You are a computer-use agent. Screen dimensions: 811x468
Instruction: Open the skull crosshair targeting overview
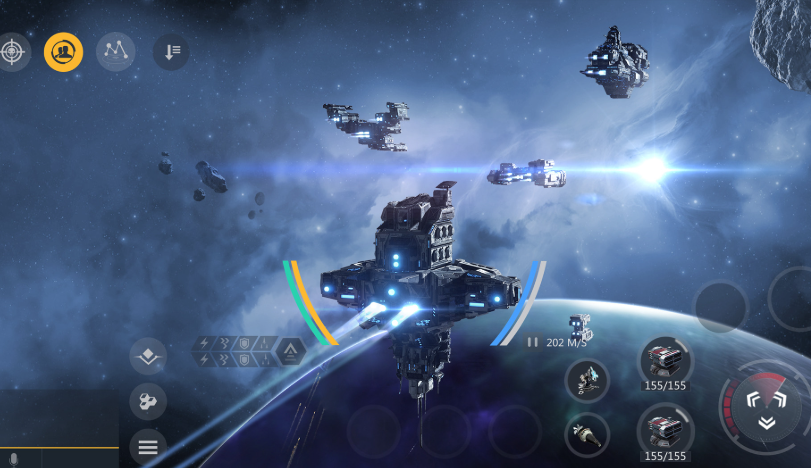12,51
